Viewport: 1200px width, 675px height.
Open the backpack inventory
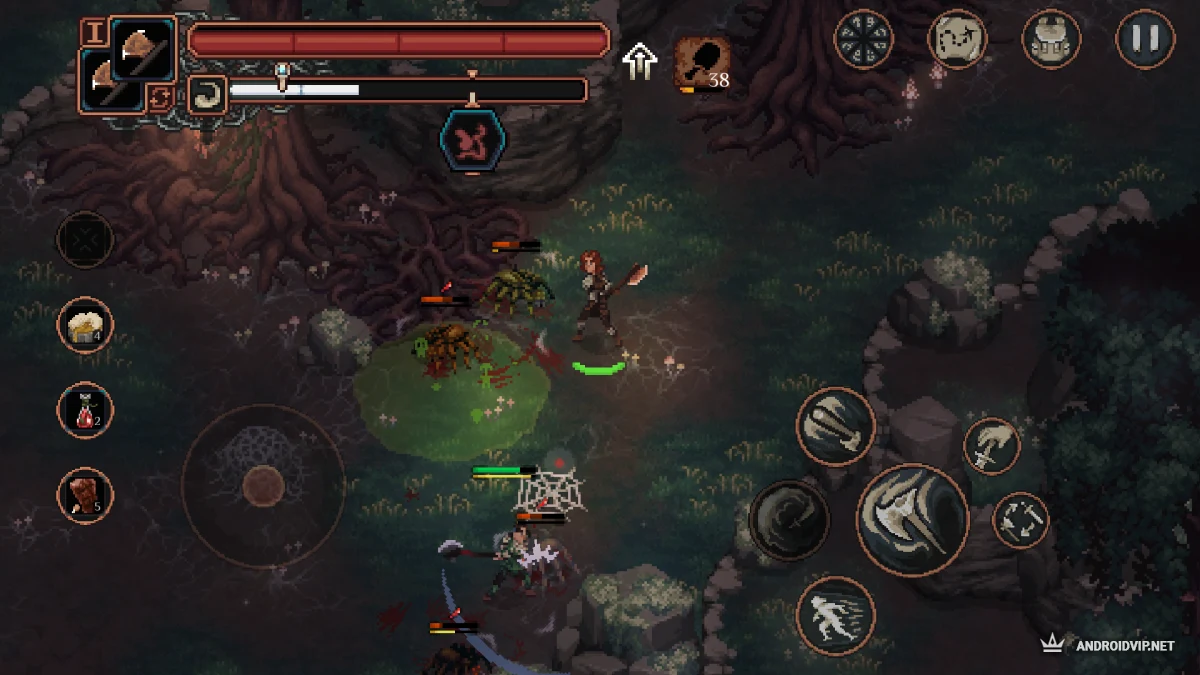(x=1051, y=39)
